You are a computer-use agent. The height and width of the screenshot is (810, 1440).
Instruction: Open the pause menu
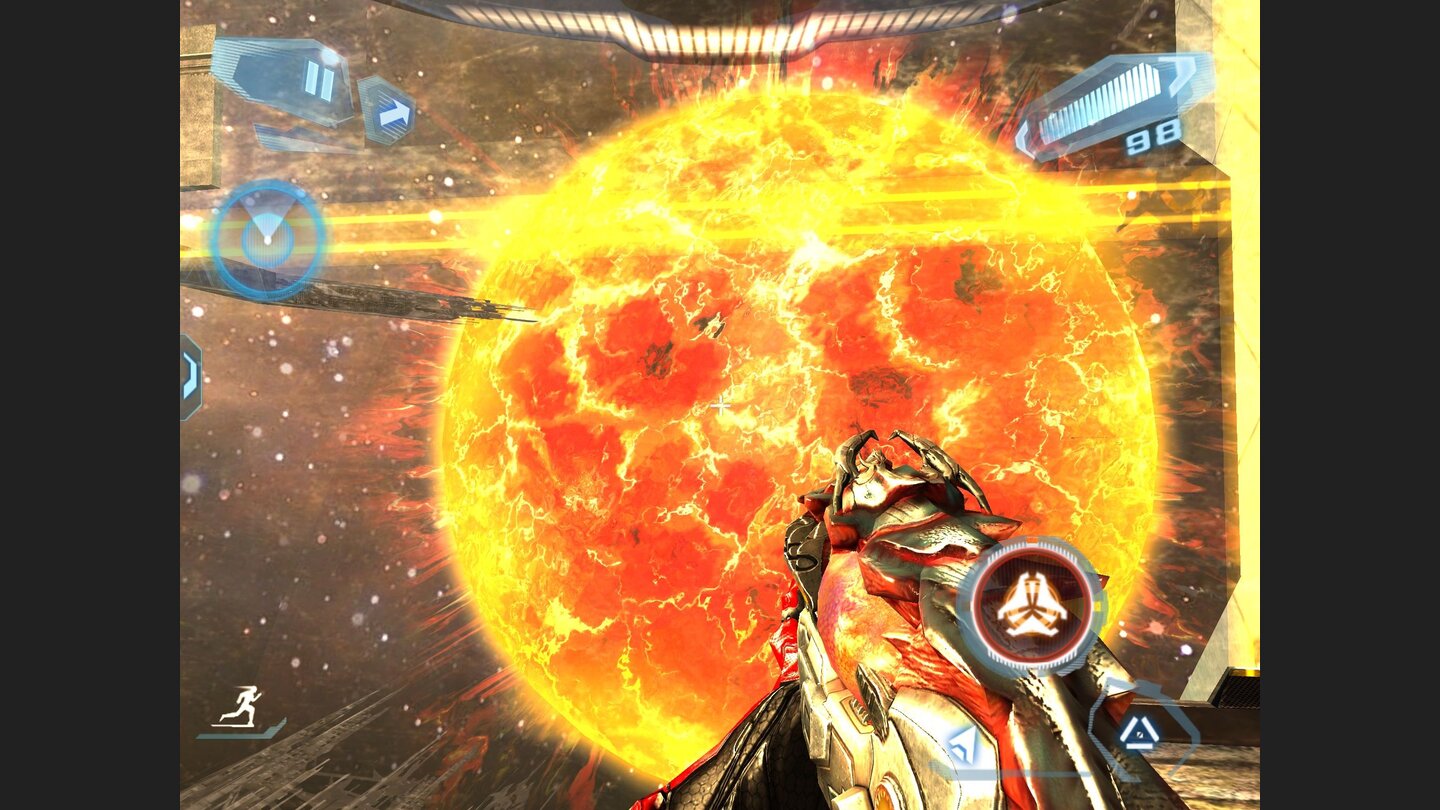316,80
